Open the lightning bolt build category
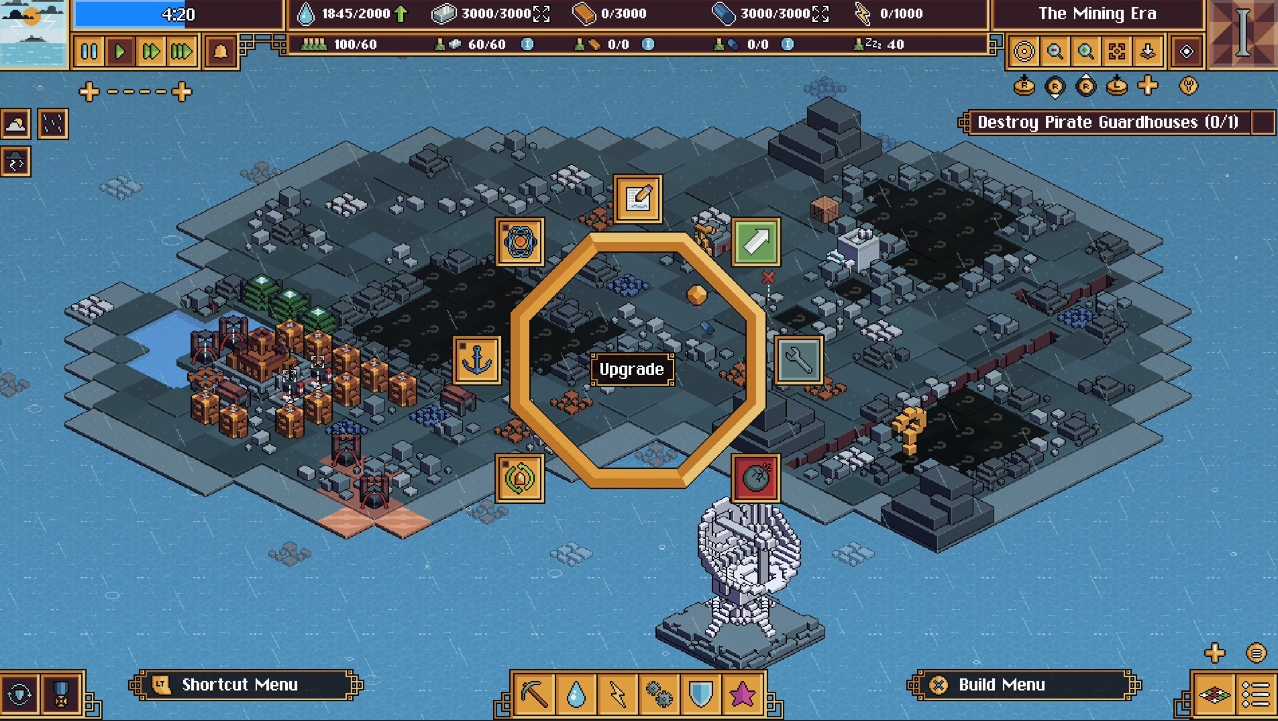This screenshot has height=721, width=1278. pyautogui.click(x=617, y=694)
